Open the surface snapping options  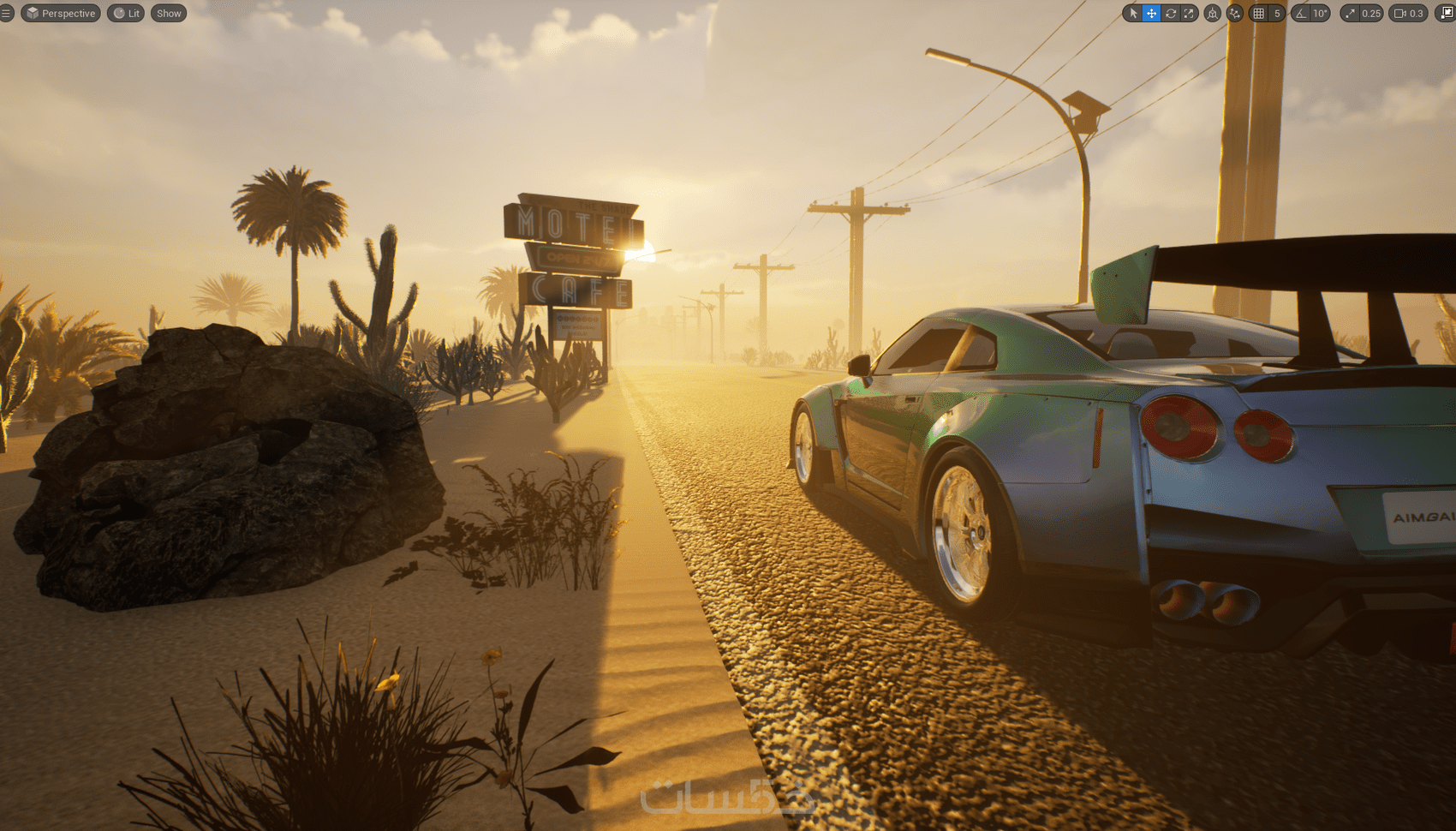(1234, 14)
